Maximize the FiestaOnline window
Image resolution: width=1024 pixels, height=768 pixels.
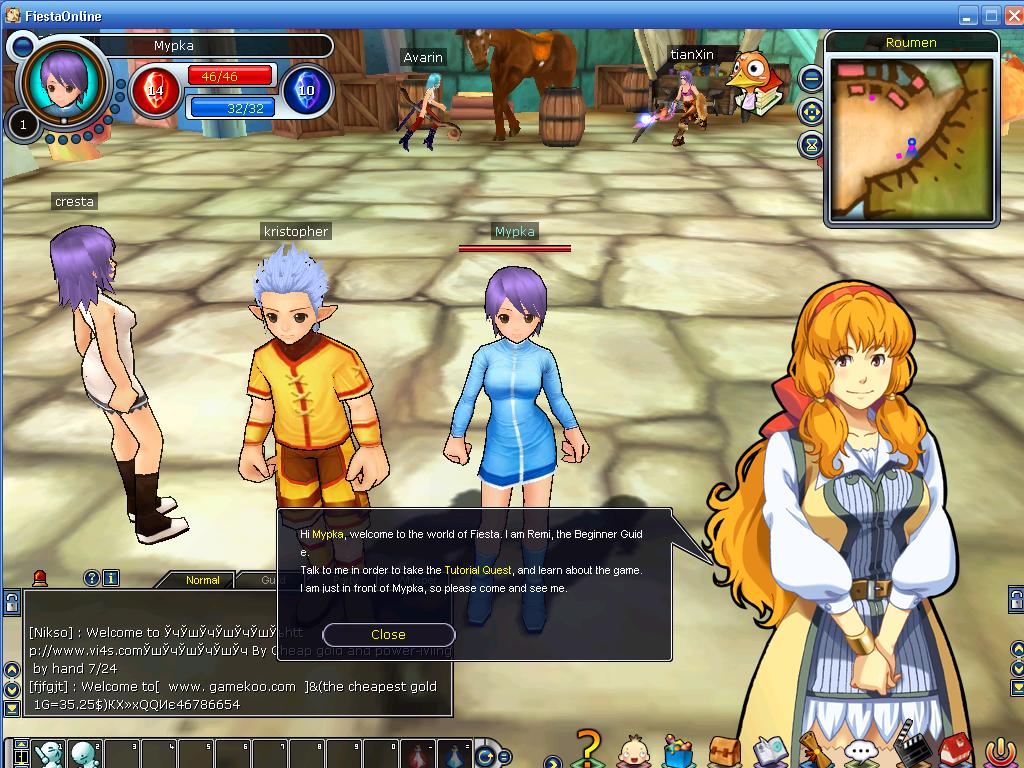click(x=990, y=15)
